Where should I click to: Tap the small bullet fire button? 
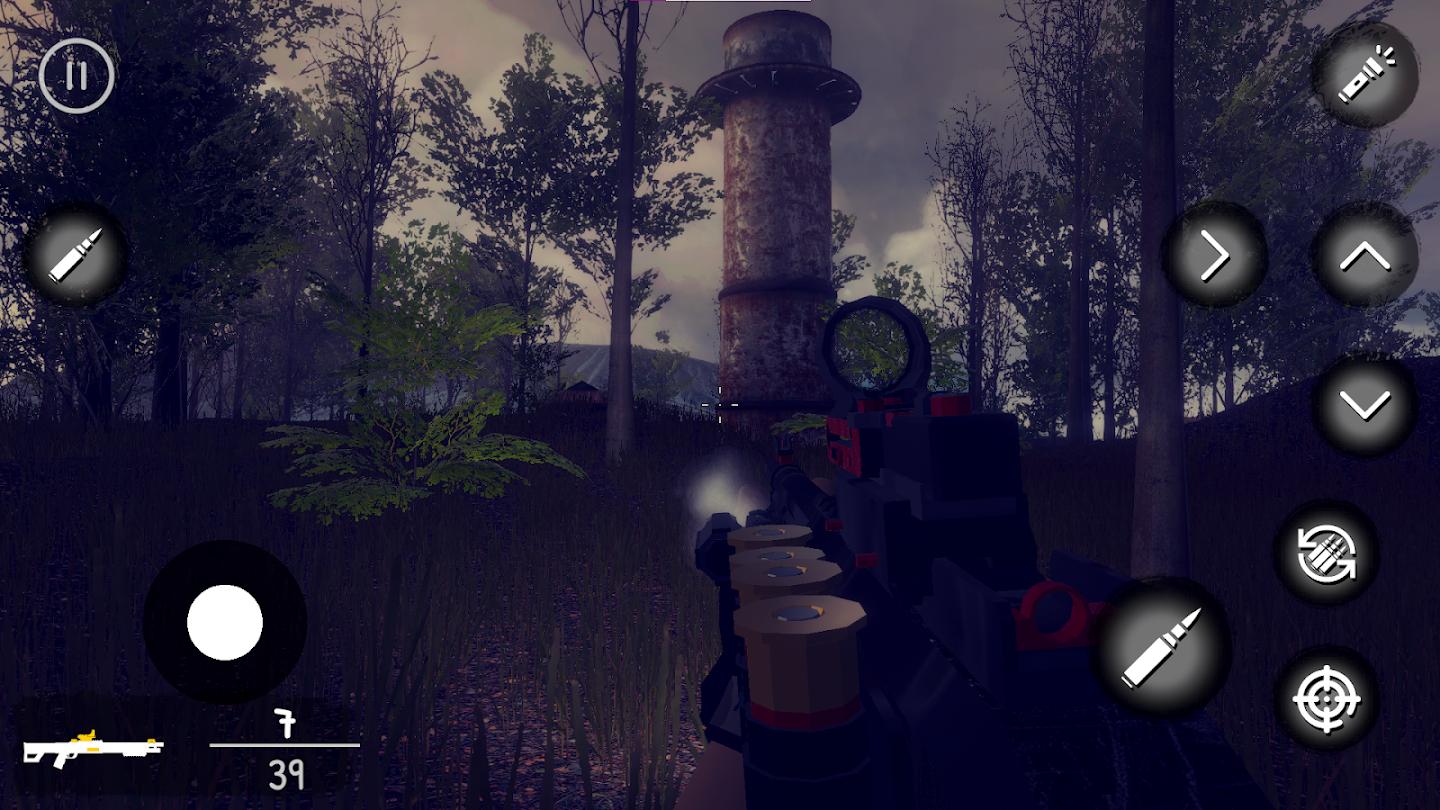[x=76, y=255]
